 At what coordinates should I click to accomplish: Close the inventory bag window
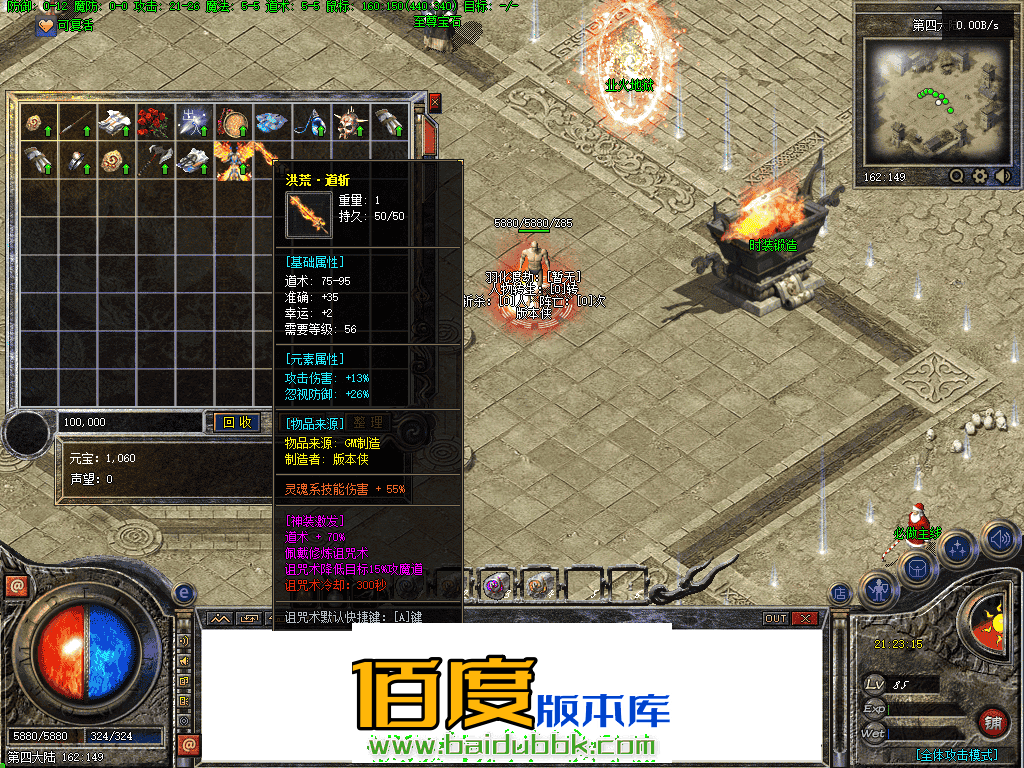click(x=434, y=102)
